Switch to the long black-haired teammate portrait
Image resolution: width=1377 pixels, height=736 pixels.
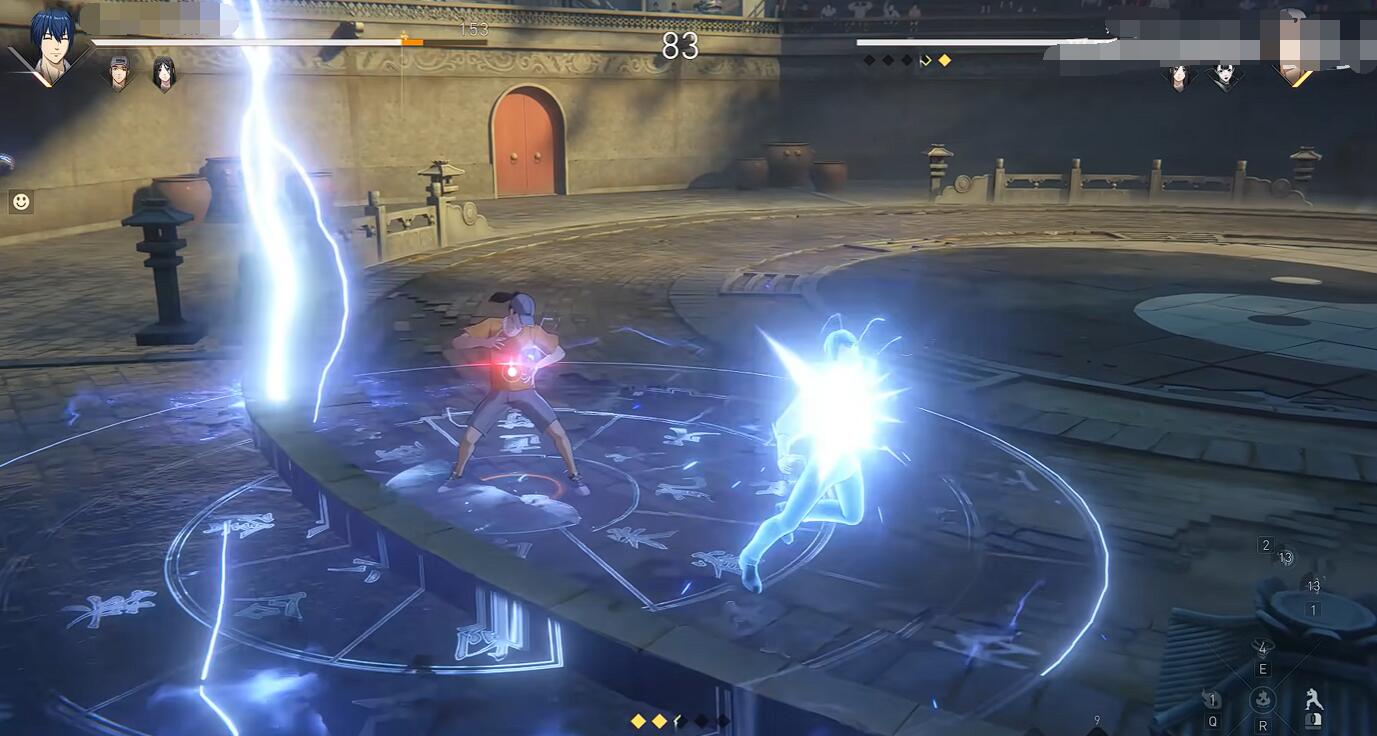click(164, 73)
